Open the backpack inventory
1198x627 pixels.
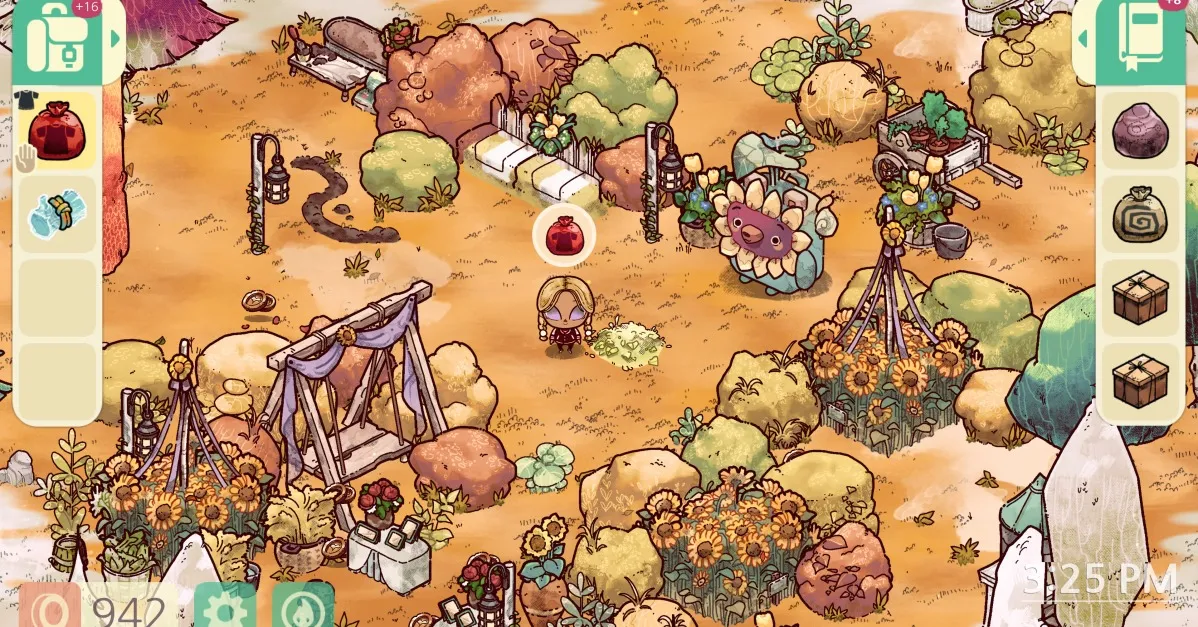click(59, 41)
